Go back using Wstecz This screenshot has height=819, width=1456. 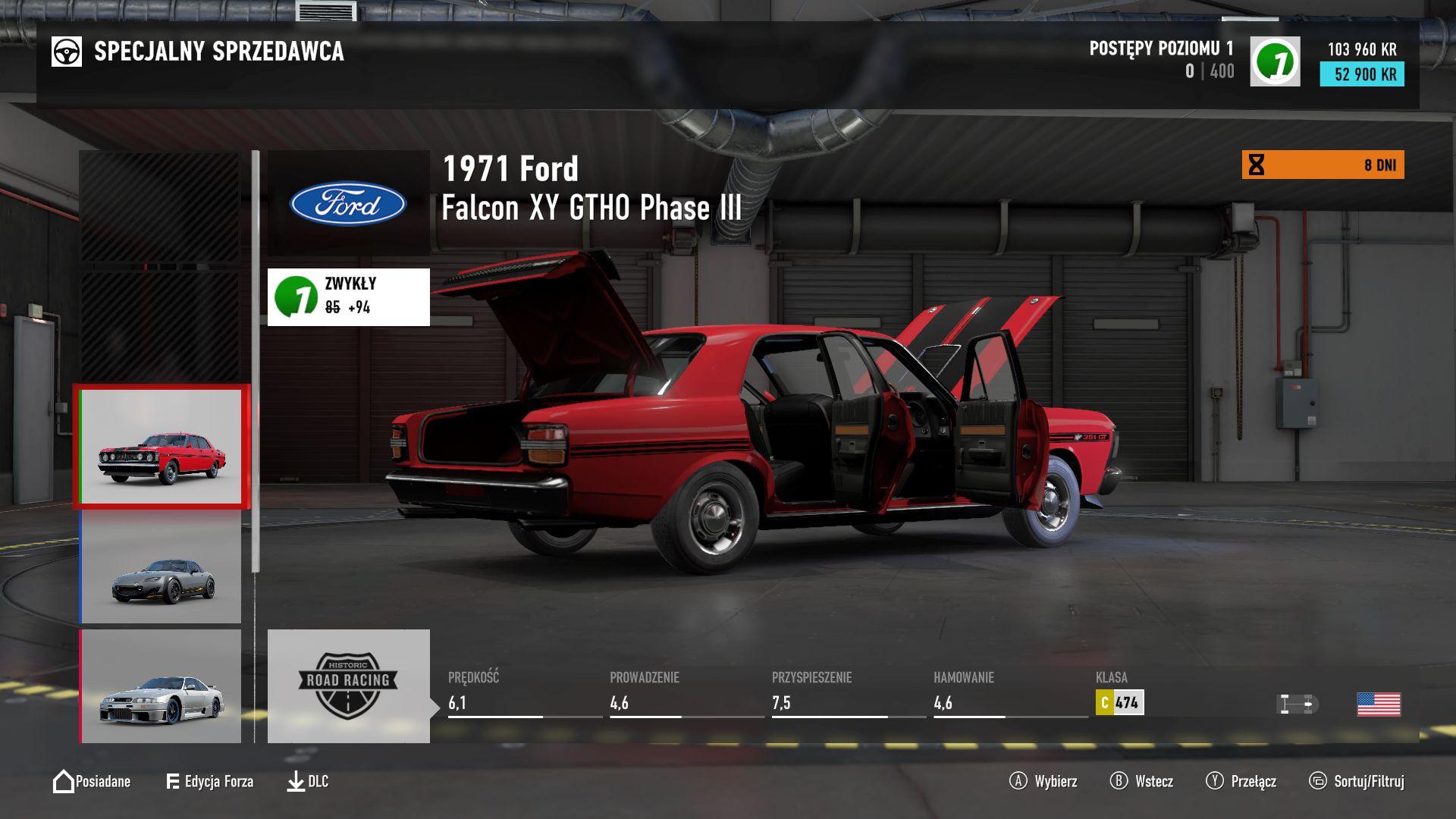coord(1142,782)
